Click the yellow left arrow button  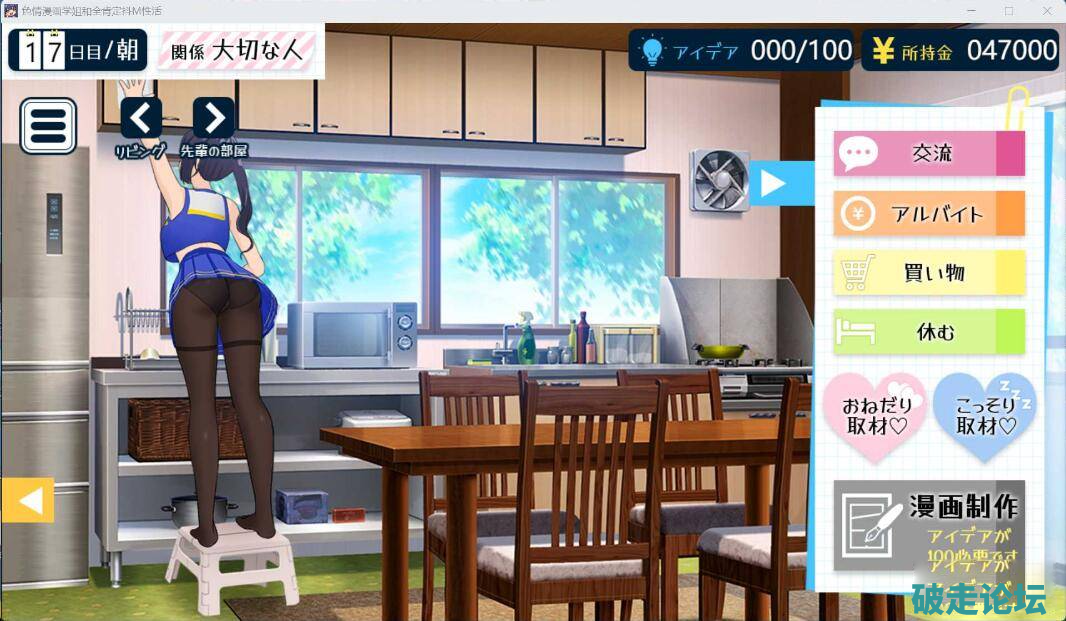(x=27, y=500)
